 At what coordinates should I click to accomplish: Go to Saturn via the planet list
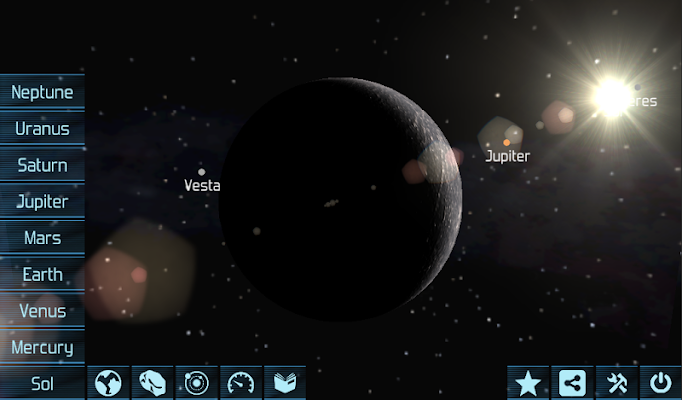click(x=42, y=165)
